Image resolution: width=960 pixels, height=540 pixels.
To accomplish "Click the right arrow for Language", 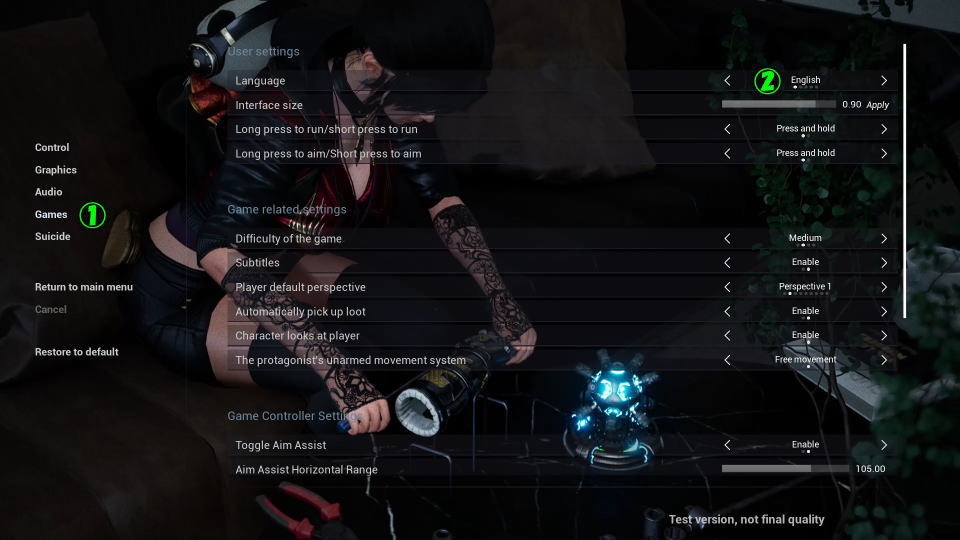I will click(884, 80).
